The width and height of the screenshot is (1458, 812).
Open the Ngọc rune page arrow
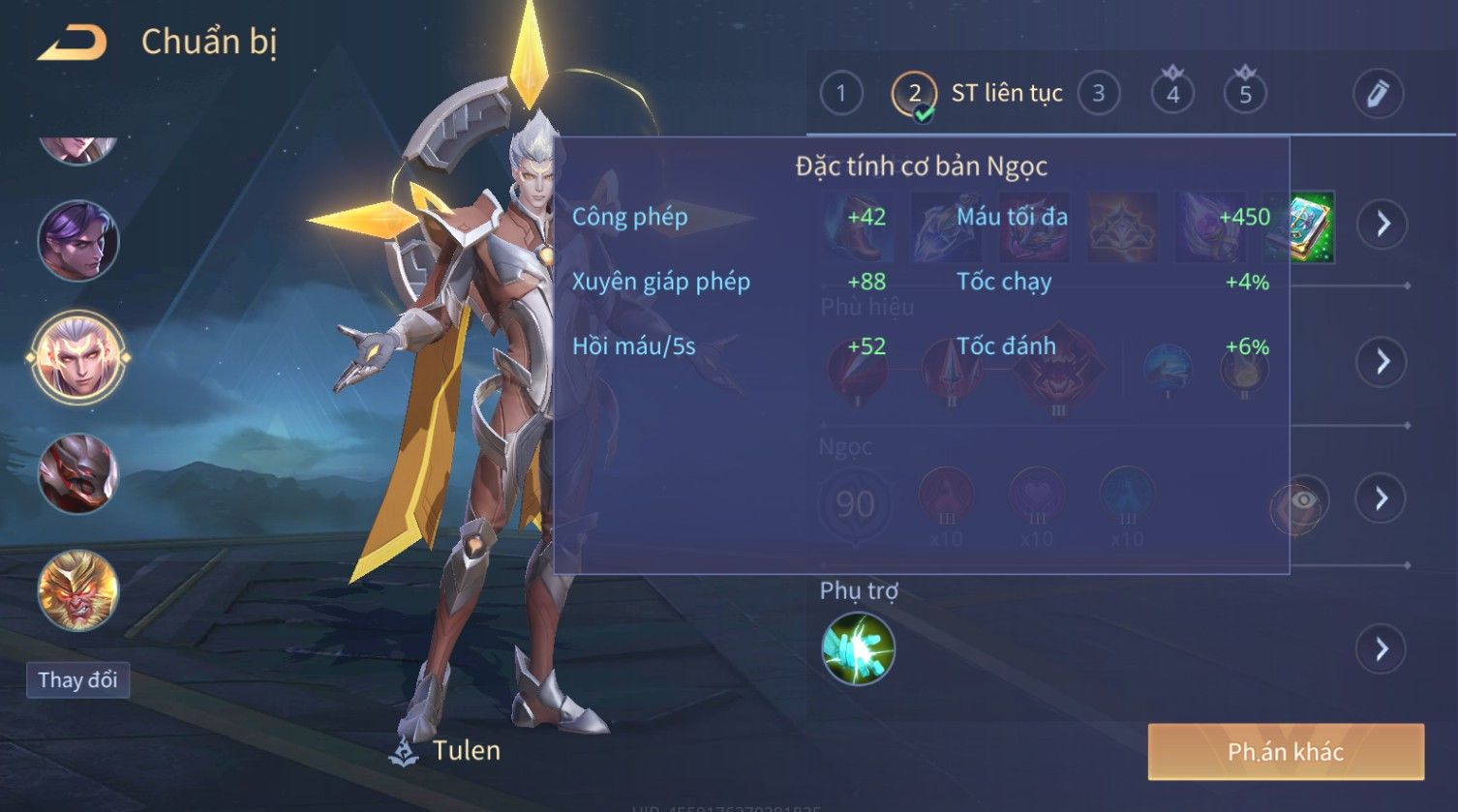pos(1382,498)
